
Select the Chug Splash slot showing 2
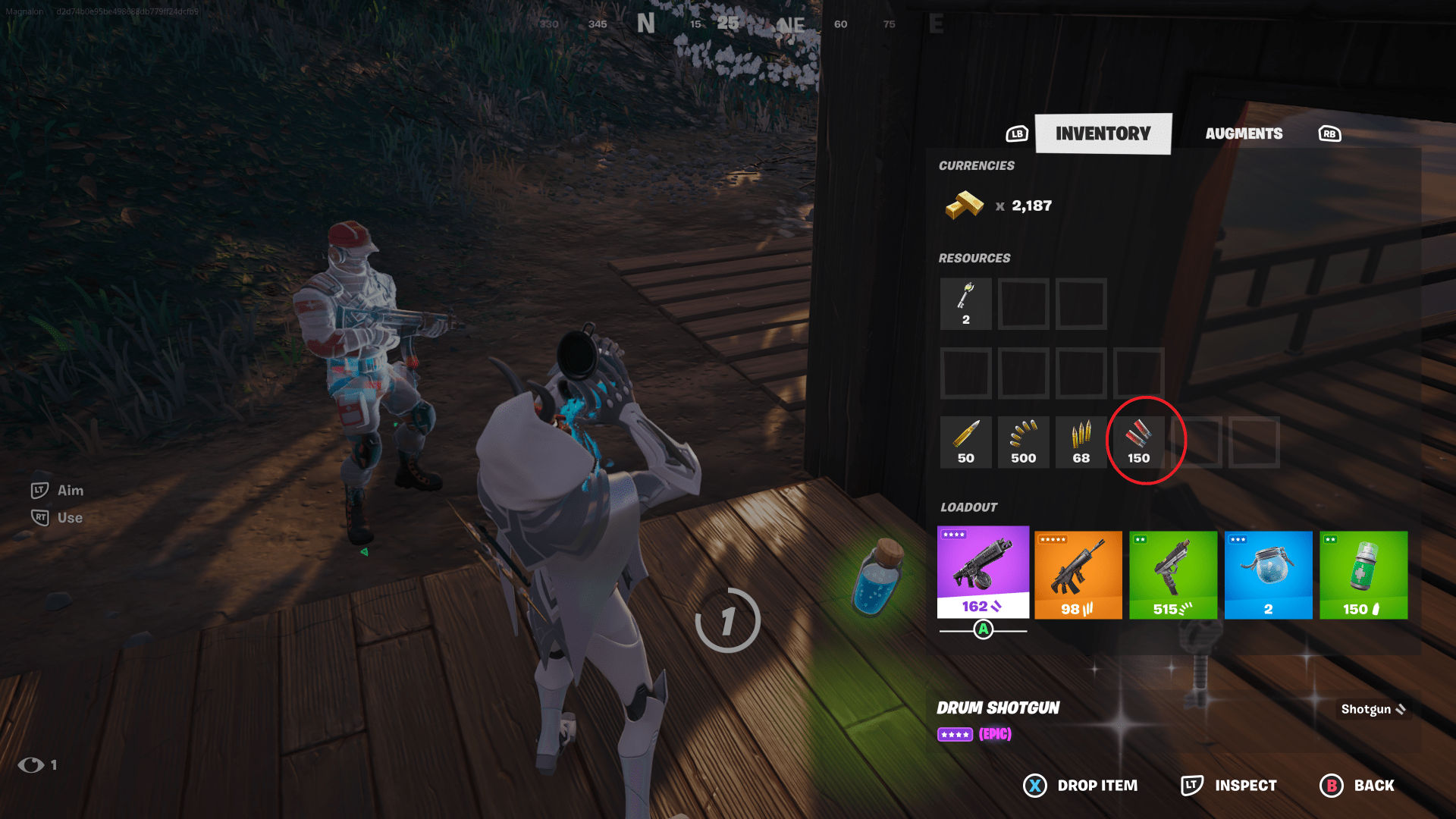pos(1268,575)
